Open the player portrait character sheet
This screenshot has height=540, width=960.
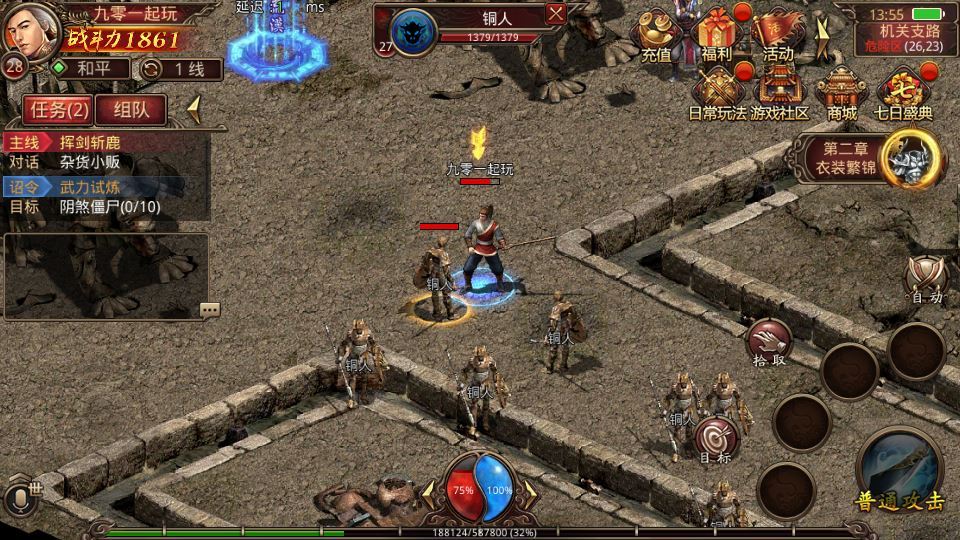[x=28, y=30]
